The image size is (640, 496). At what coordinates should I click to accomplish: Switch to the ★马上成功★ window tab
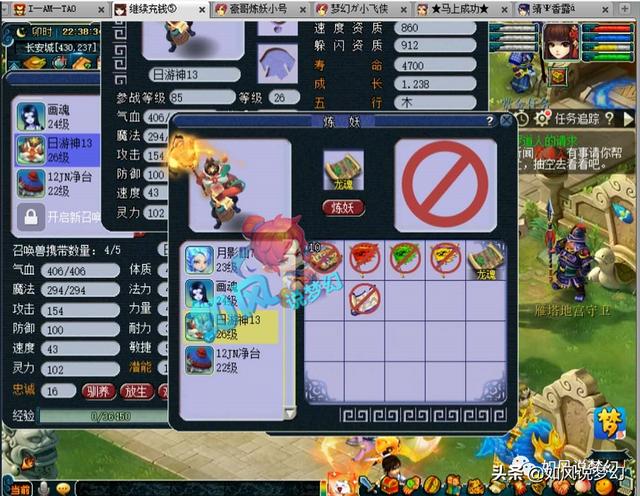[462, 8]
